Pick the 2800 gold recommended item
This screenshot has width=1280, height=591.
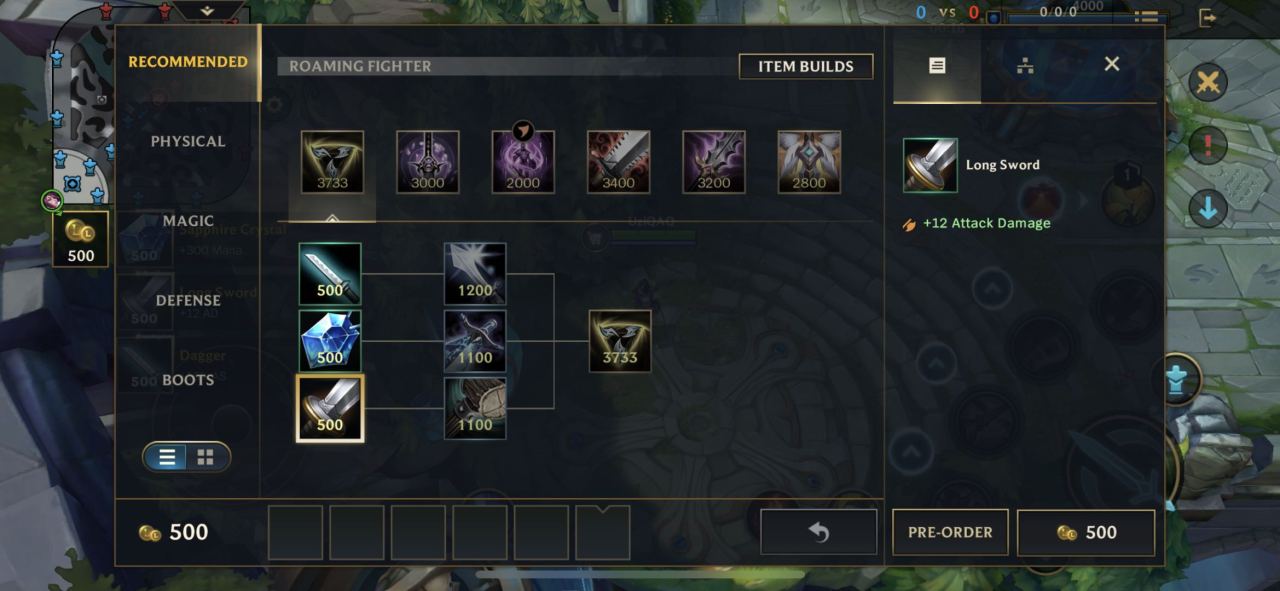click(809, 162)
